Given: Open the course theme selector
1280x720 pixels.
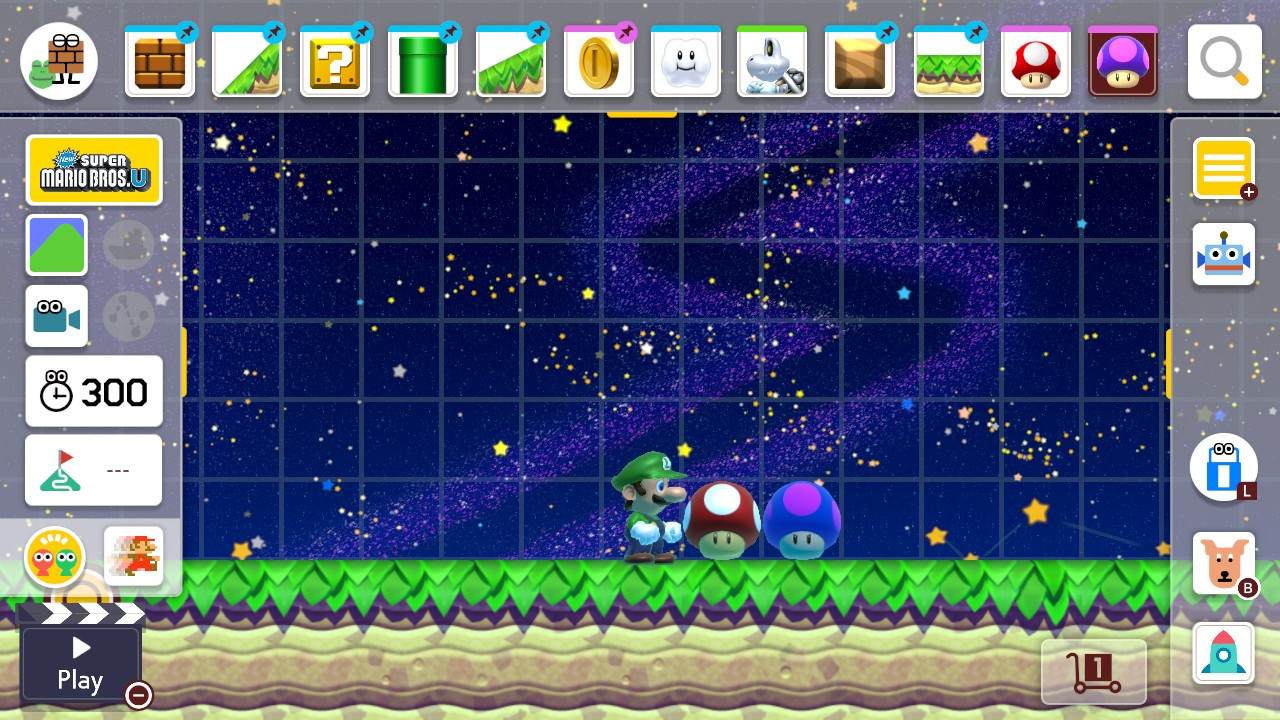Looking at the screenshot, I should click(x=57, y=245).
